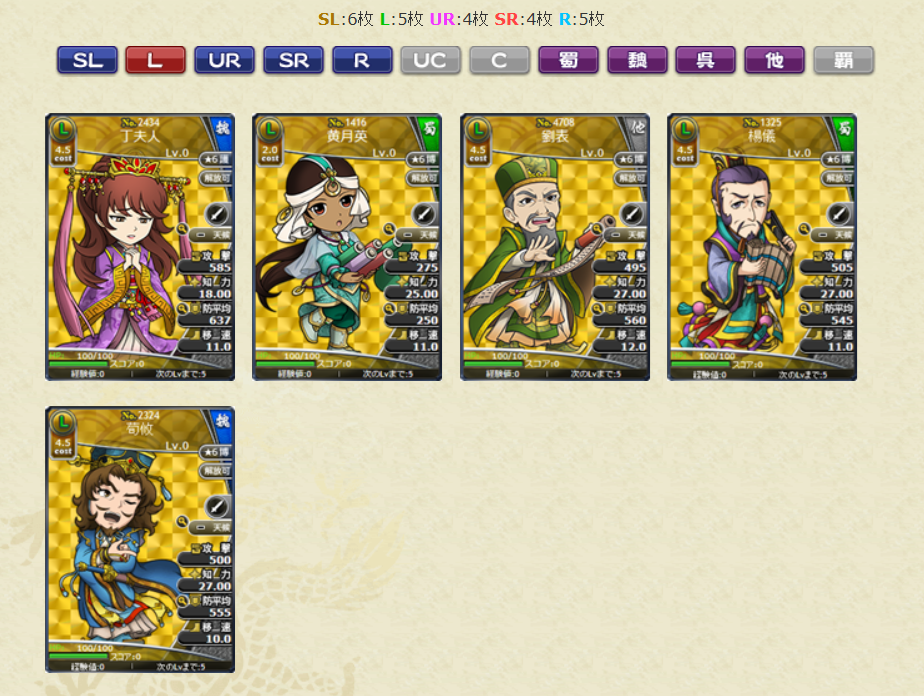The height and width of the screenshot is (696, 924).
Task: Show SR rarity cards
Action: click(293, 60)
